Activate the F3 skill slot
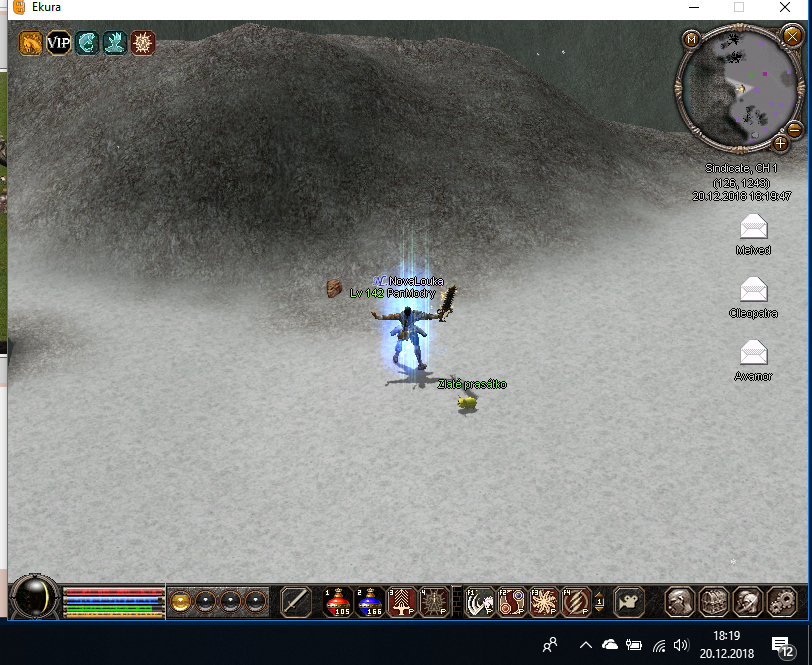This screenshot has height=665, width=812. 544,601
